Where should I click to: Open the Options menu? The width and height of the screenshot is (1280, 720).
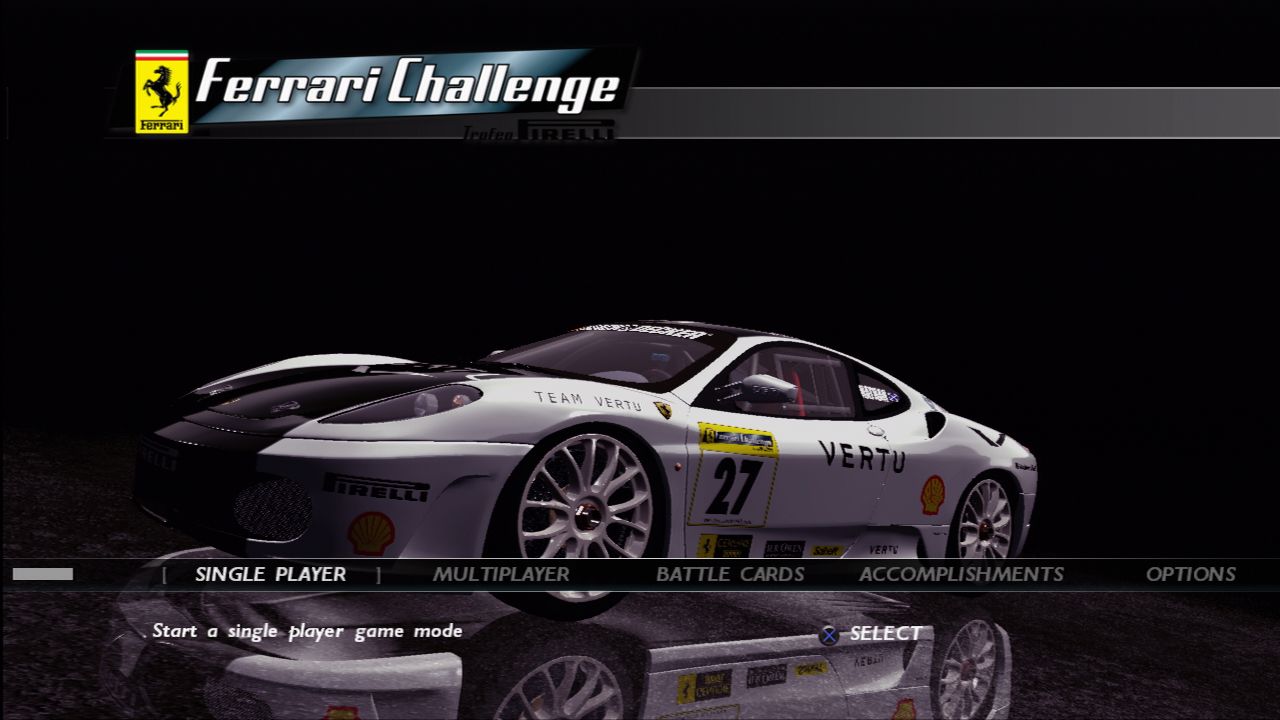[x=1190, y=574]
